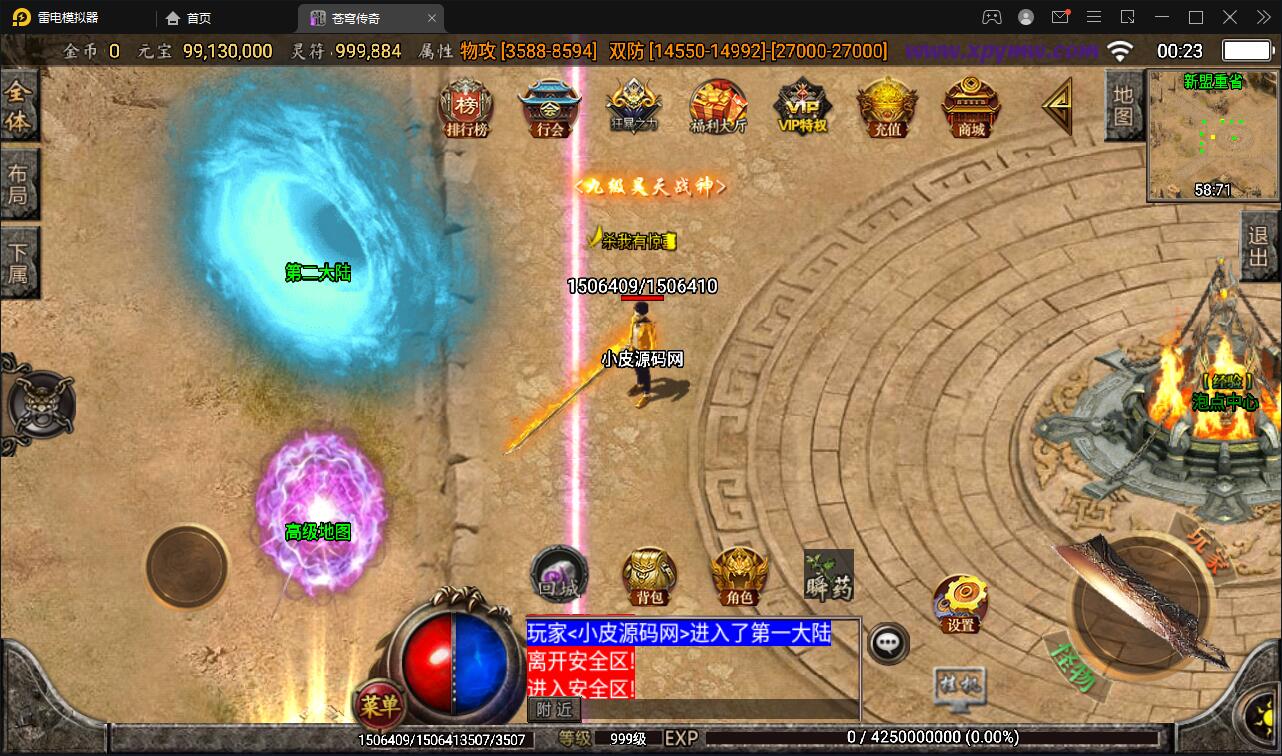Click the 地图 map button
The image size is (1282, 756).
(1123, 105)
